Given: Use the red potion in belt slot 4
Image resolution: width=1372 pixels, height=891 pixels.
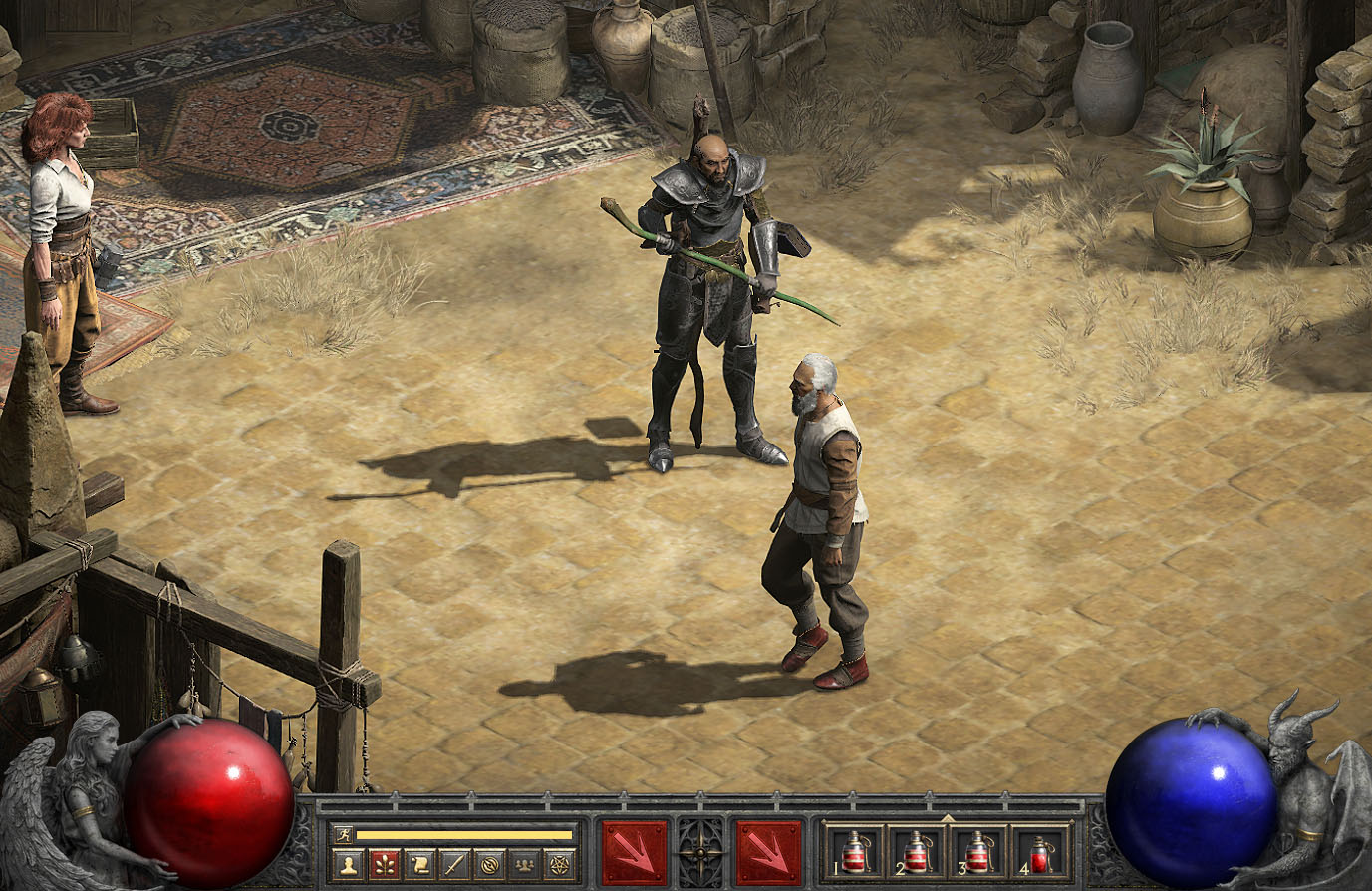Looking at the screenshot, I should 1040,853.
